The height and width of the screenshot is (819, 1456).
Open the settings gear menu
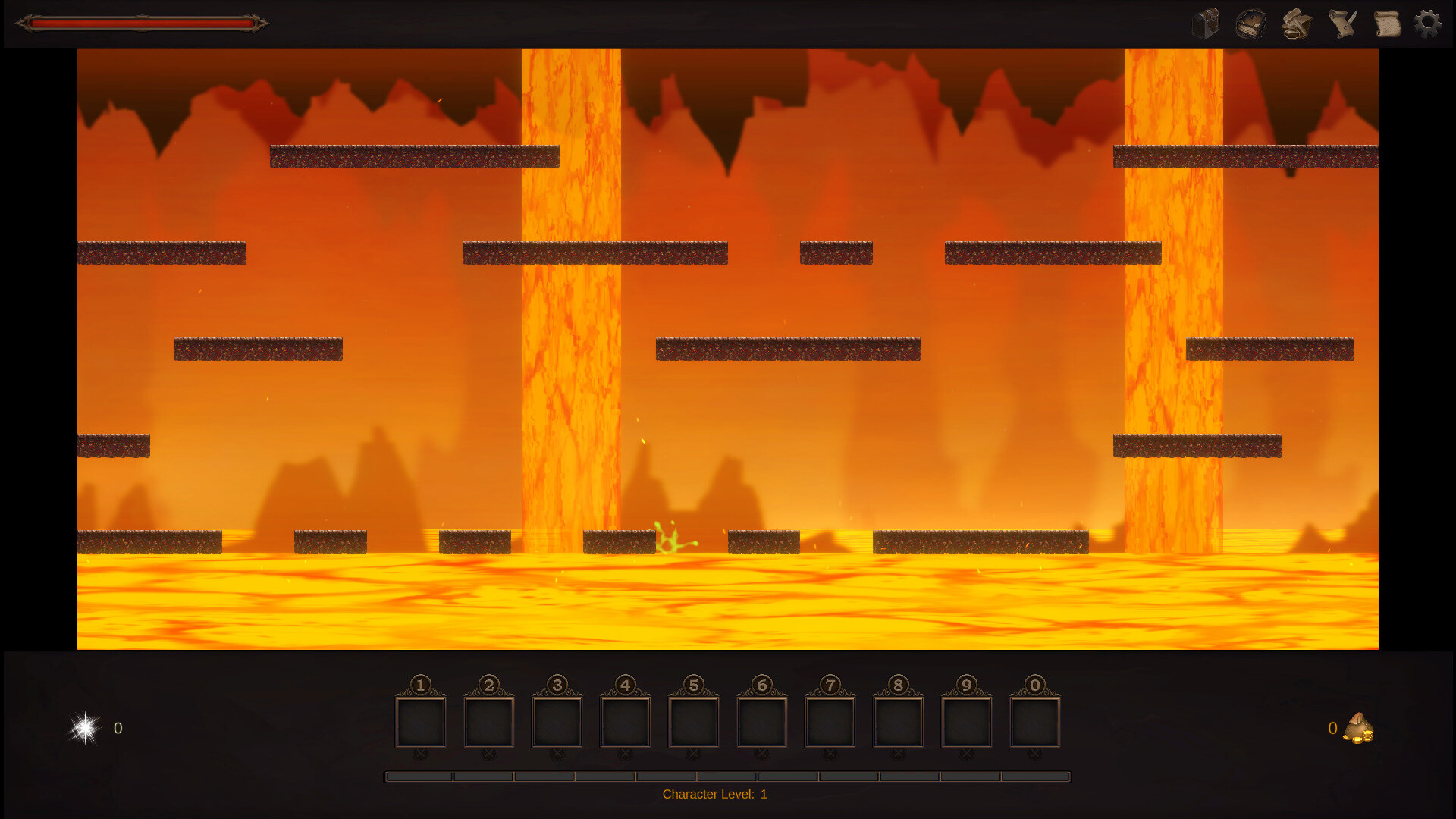pyautogui.click(x=1429, y=24)
